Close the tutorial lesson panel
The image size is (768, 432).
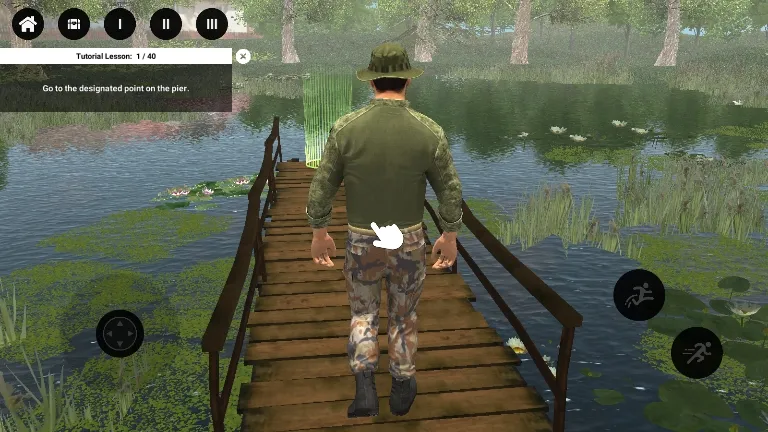(243, 57)
